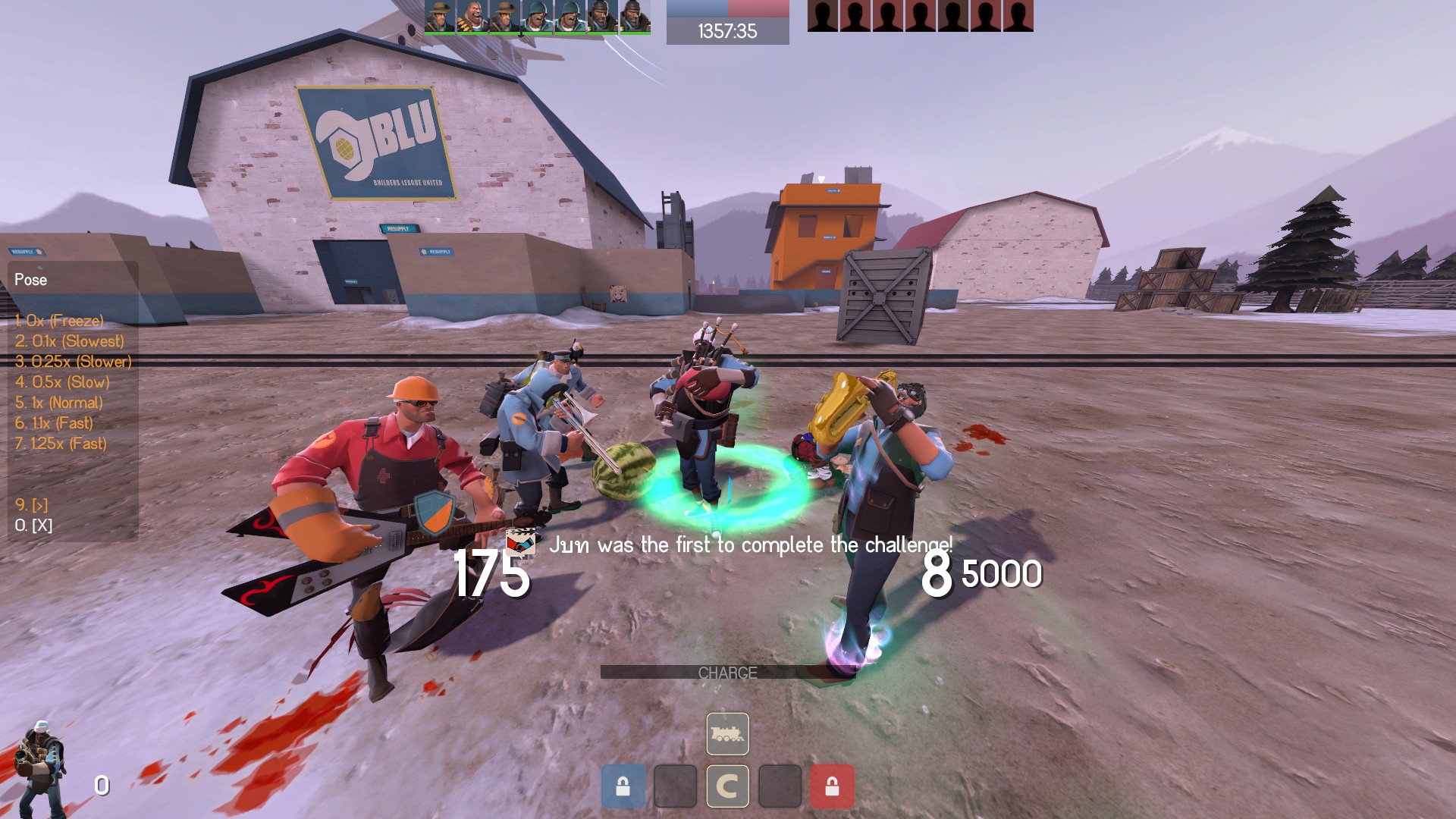Choose the 1.1x (Fast) pose speed
The image size is (1456, 819).
[x=54, y=423]
